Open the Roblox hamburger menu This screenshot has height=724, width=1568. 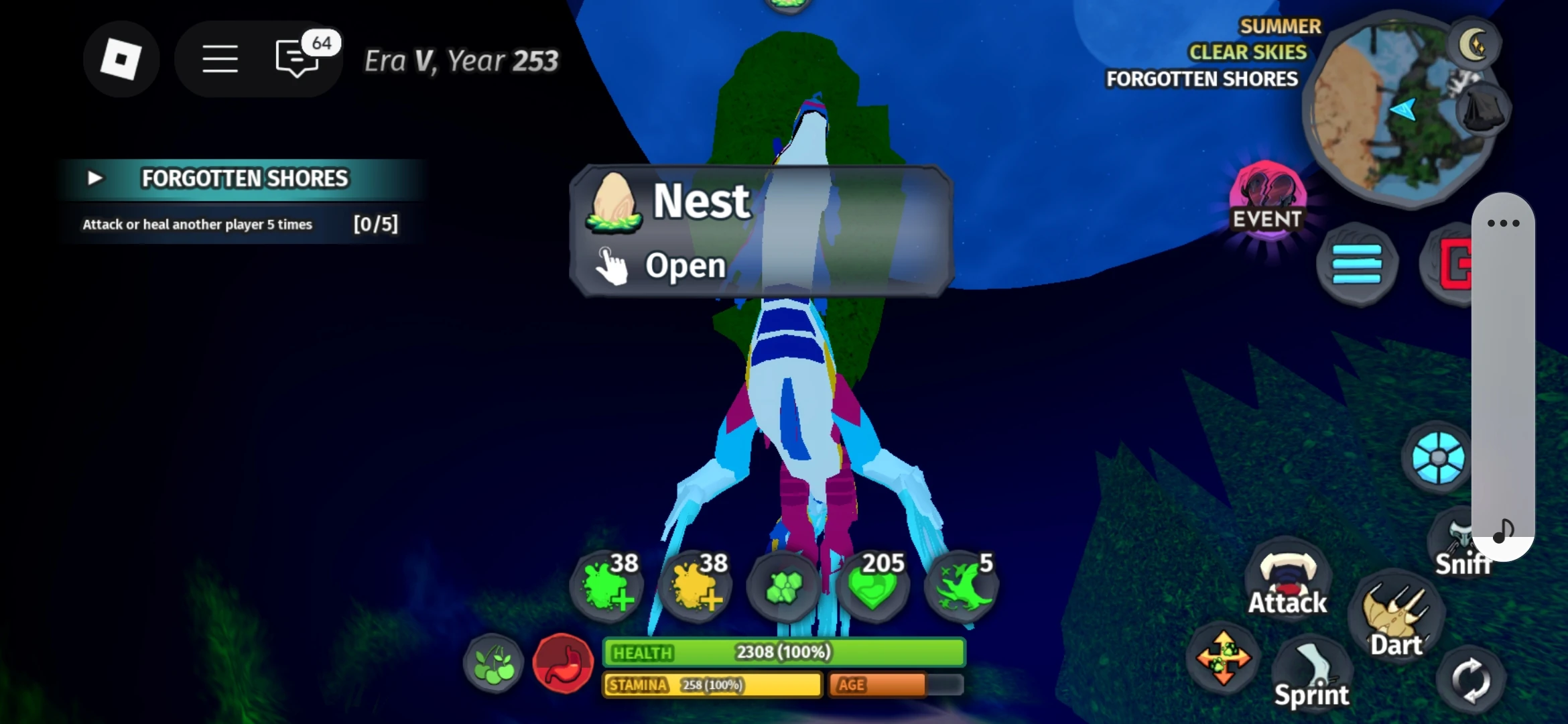click(220, 59)
